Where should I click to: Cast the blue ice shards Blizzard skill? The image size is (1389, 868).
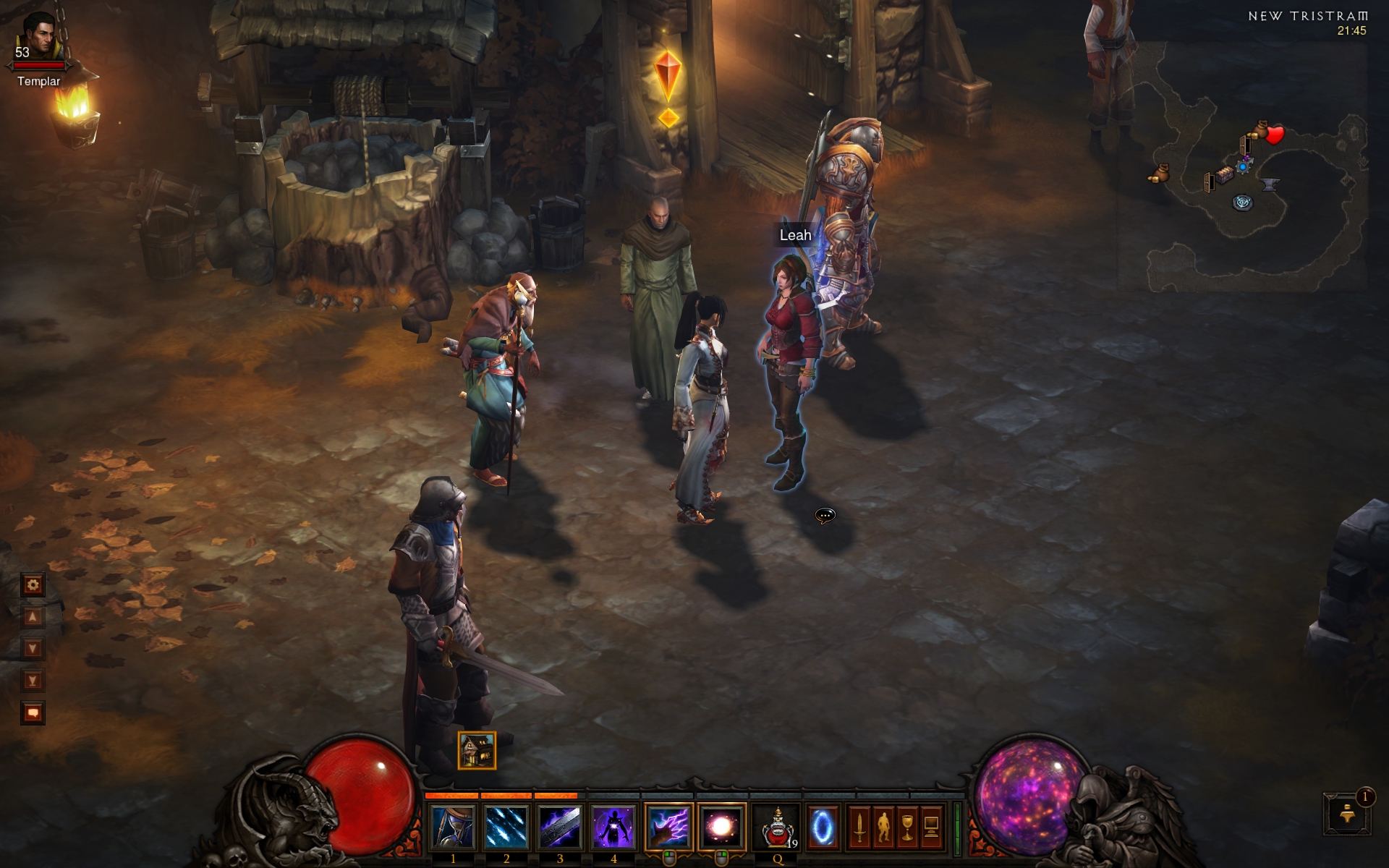506,827
